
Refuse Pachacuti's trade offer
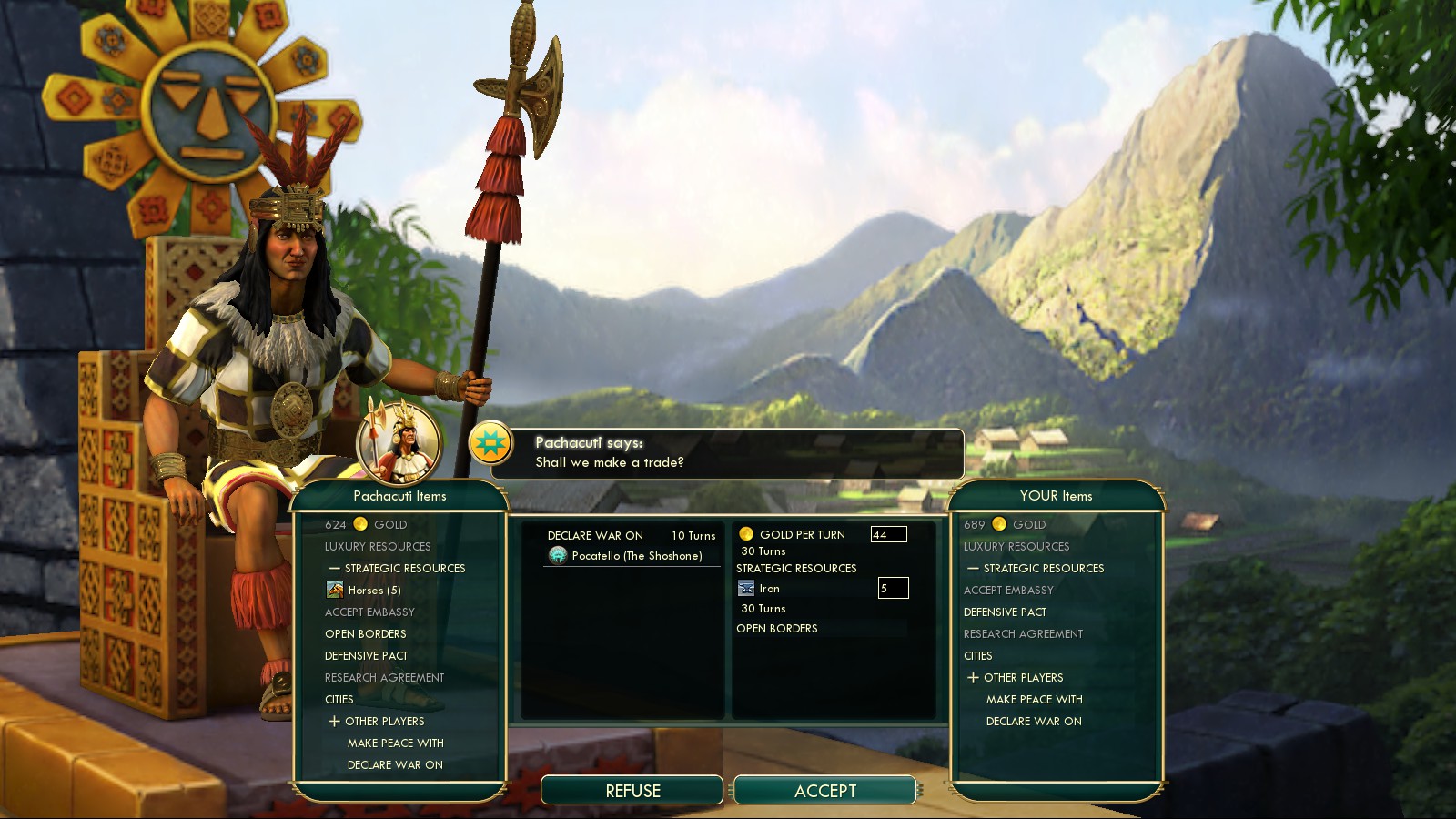click(632, 791)
